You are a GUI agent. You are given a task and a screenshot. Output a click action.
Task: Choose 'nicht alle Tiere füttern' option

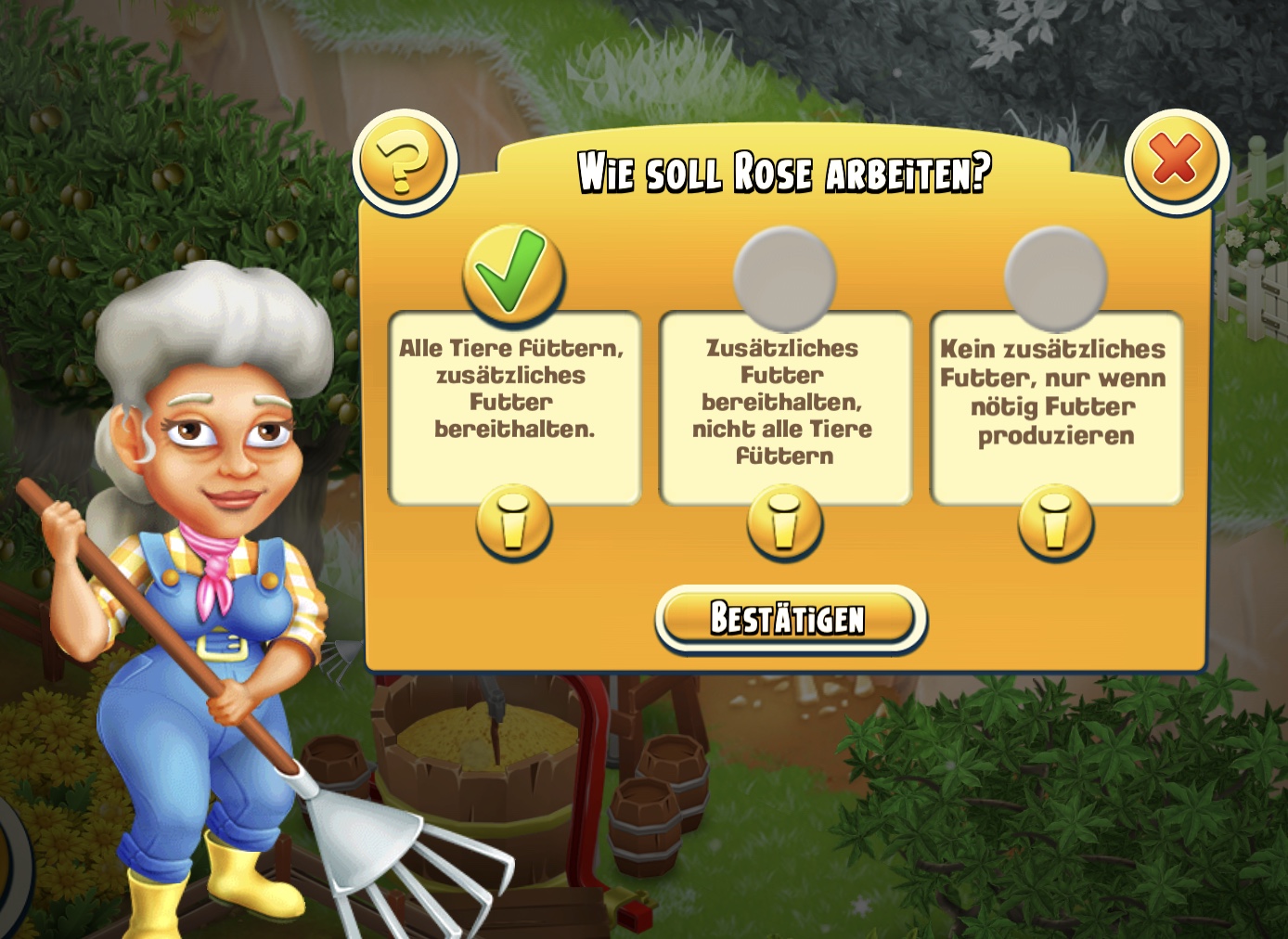(x=784, y=277)
